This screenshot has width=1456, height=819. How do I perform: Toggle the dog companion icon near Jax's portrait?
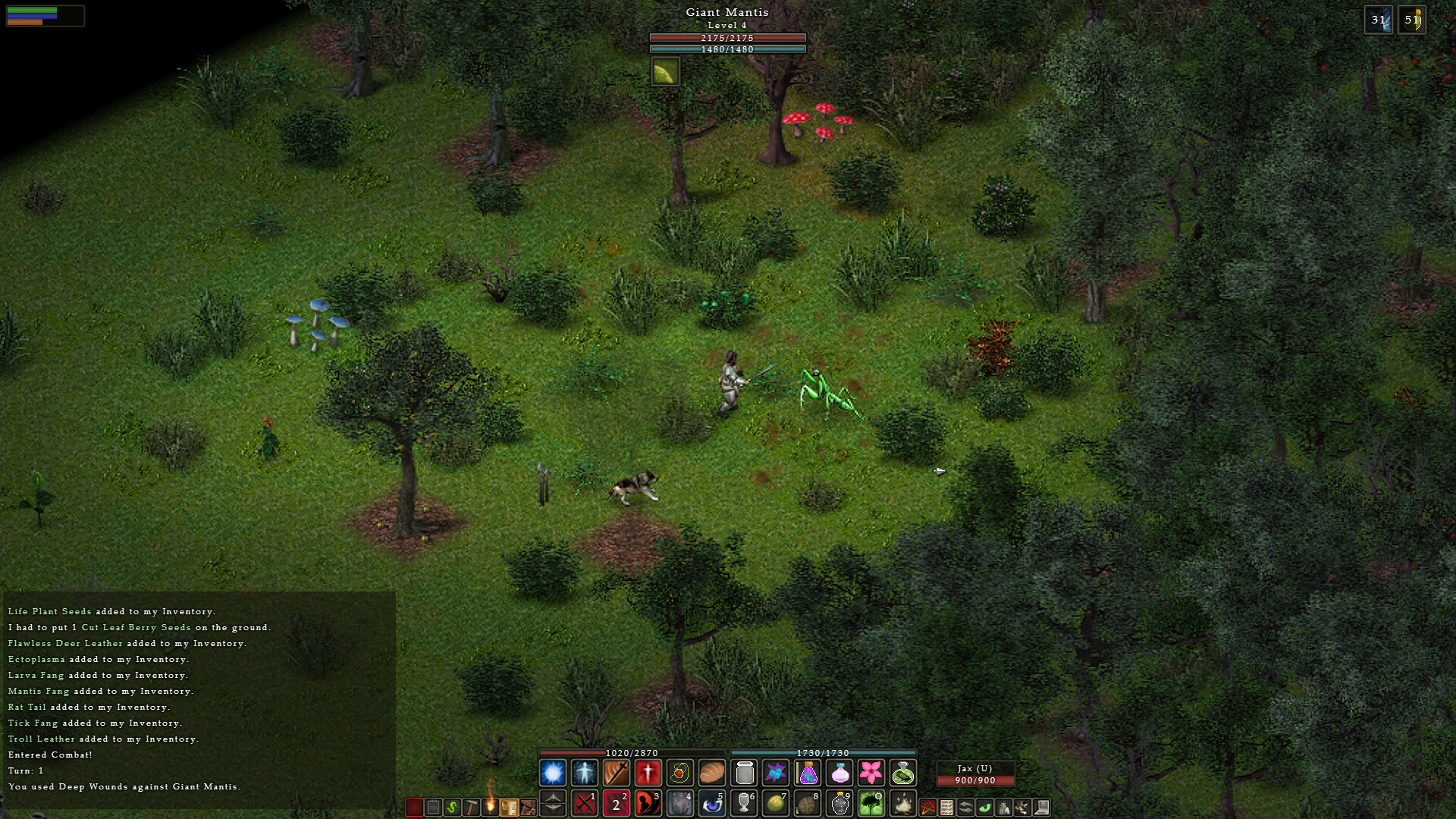1022,808
